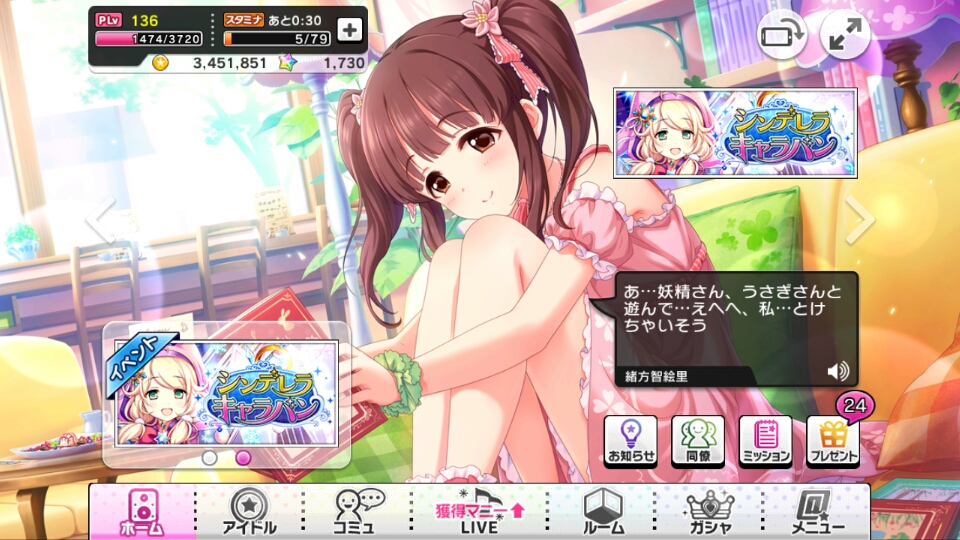Image resolution: width=960 pixels, height=540 pixels.
Task: Open the イベント Cinderella Caravan banner card
Action: coord(227,393)
